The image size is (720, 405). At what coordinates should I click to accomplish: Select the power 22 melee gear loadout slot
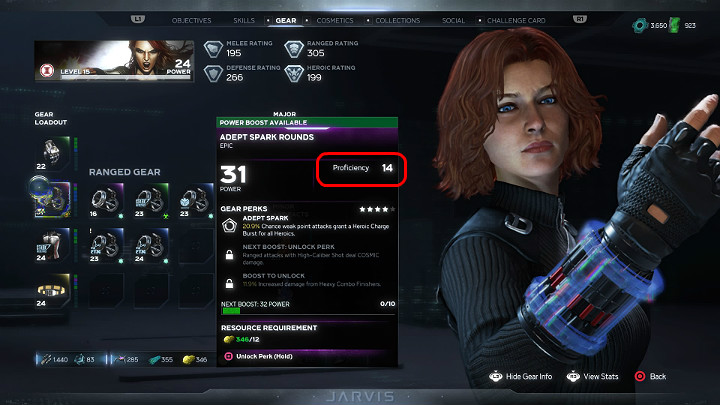(50, 151)
